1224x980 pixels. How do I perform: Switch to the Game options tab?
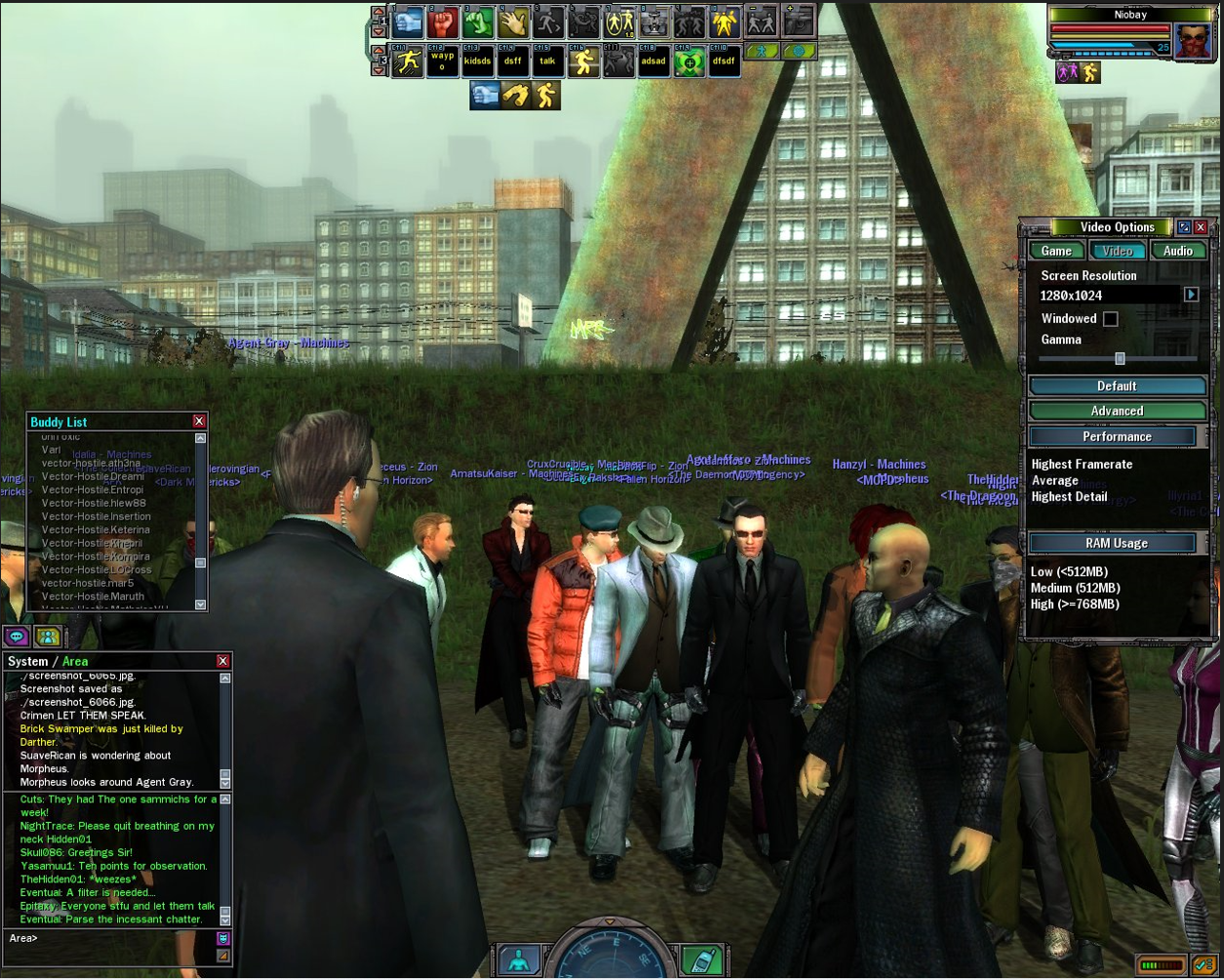(1056, 251)
